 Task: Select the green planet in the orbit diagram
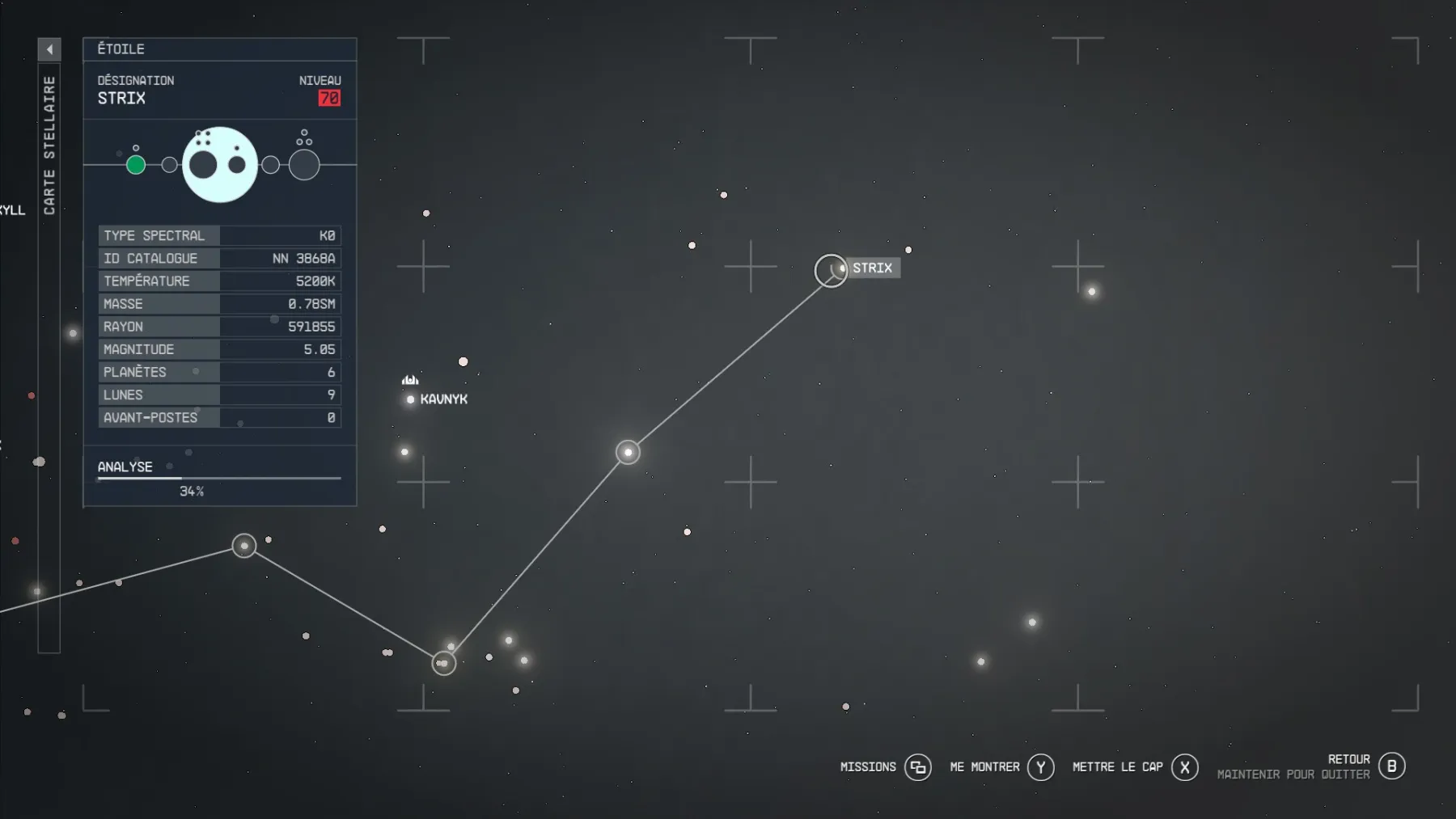136,164
